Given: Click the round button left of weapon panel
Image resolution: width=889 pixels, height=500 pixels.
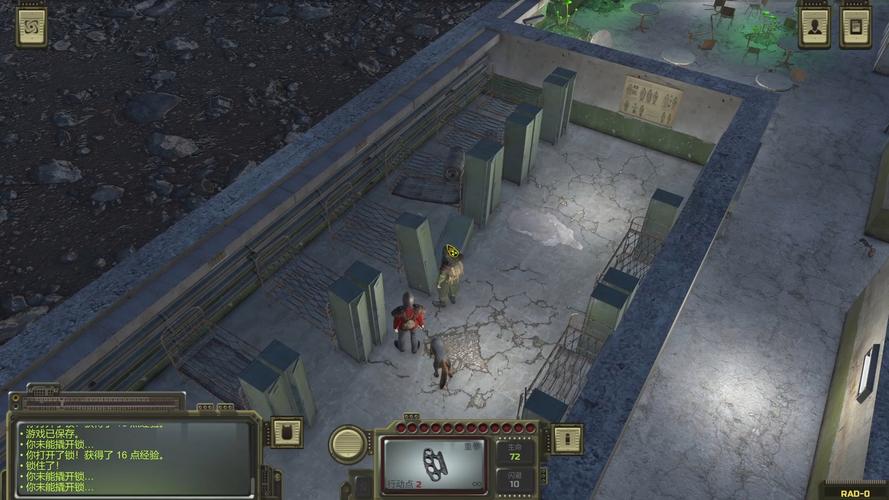Looking at the screenshot, I should point(348,443).
